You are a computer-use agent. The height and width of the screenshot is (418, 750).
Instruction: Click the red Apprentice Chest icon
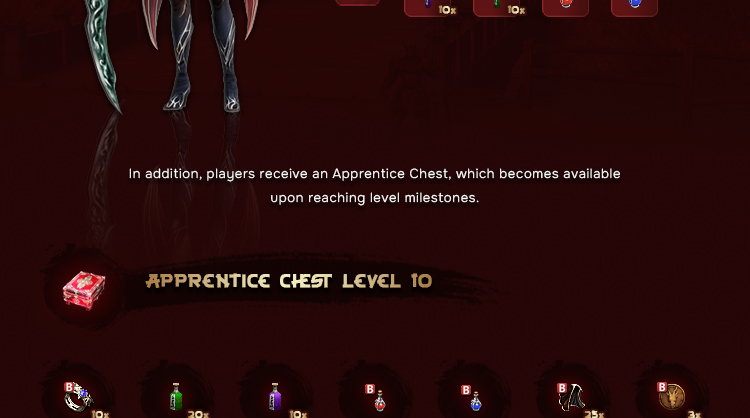click(84, 288)
